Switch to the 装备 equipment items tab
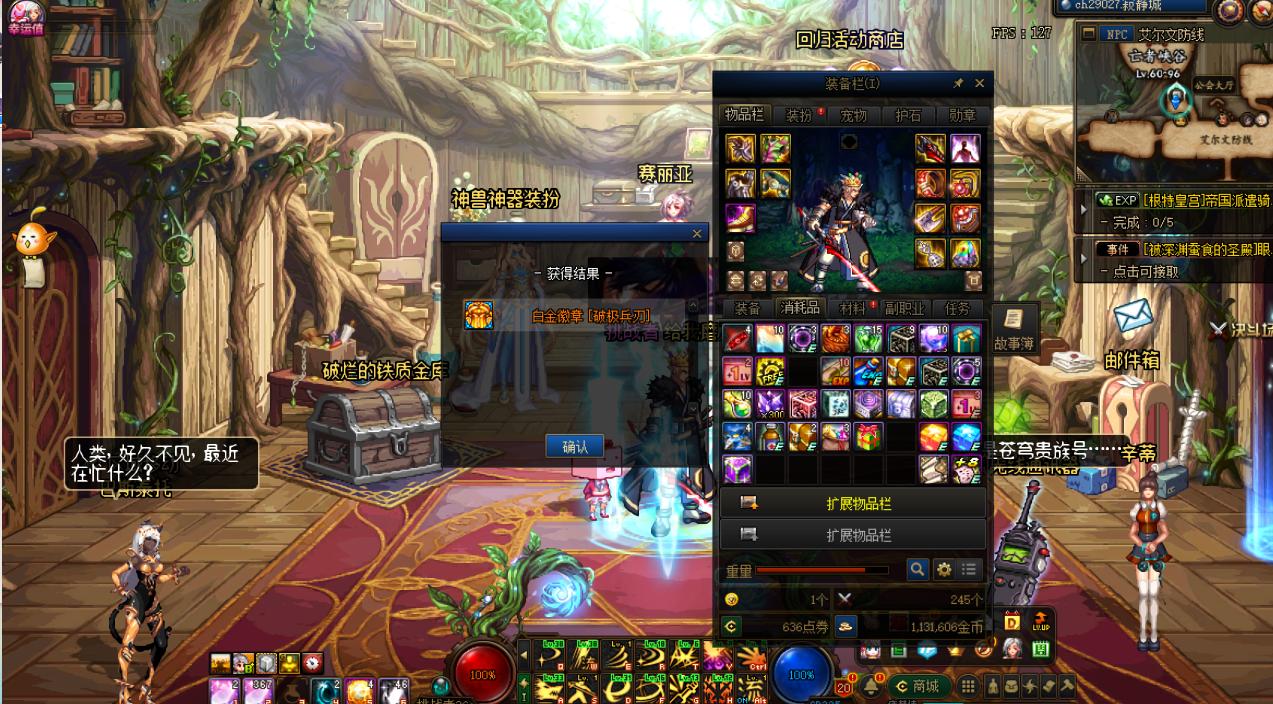The width and height of the screenshot is (1273, 704). point(747,308)
